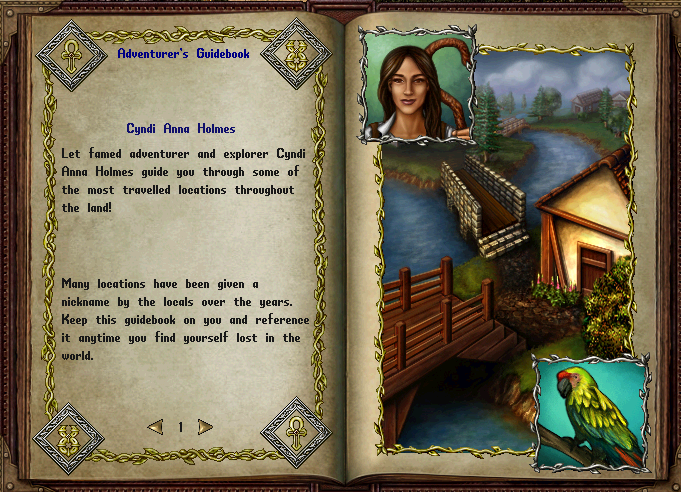Go back with the left page arrow

point(155,427)
